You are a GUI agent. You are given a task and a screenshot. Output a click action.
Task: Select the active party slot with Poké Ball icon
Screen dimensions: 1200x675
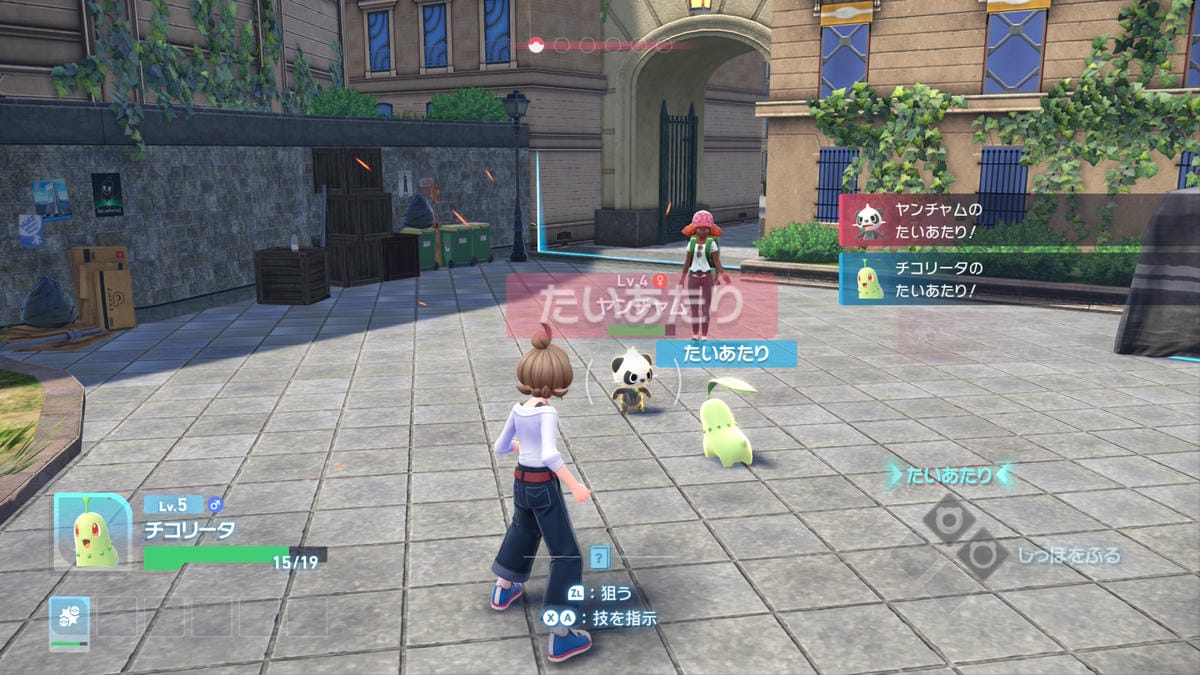(70, 622)
